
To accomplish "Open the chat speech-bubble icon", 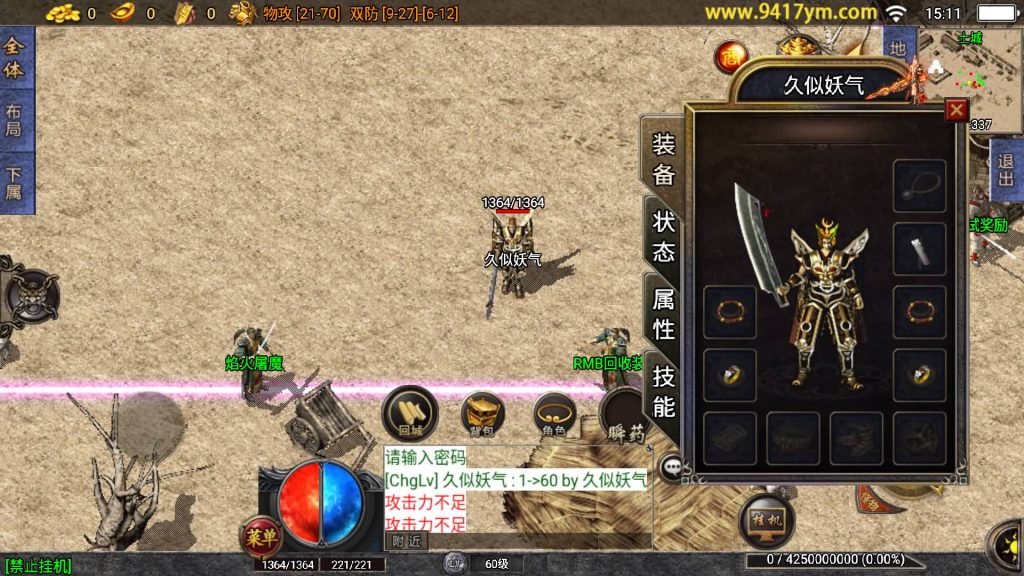I will click(672, 465).
